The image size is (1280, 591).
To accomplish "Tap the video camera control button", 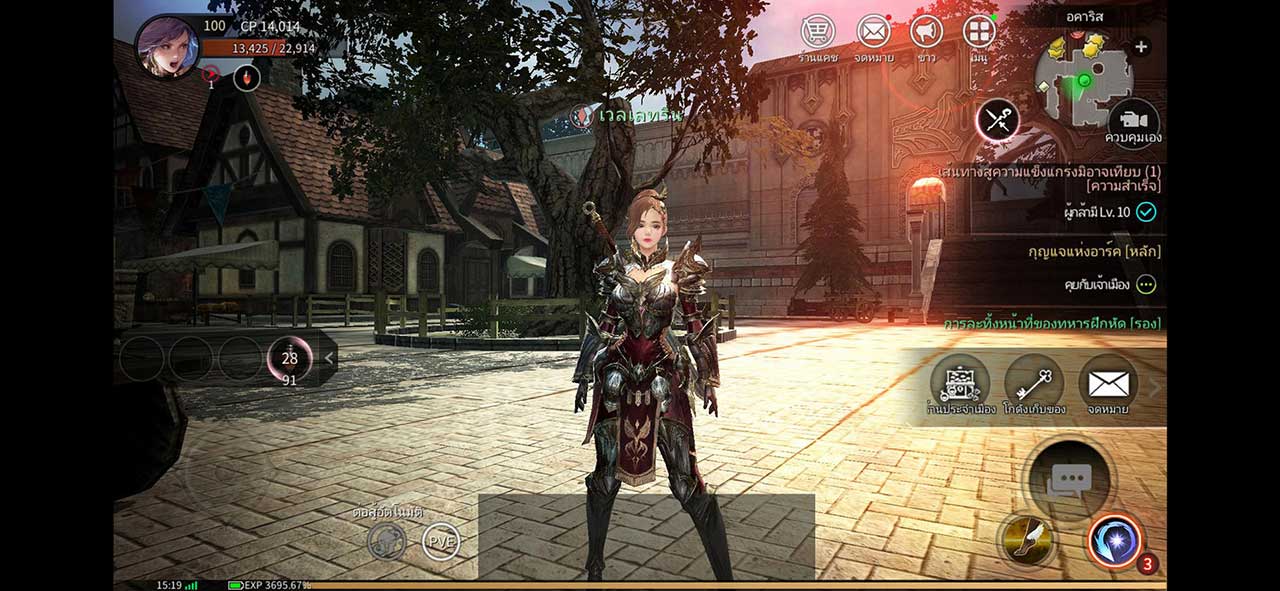I will click(x=1133, y=116).
